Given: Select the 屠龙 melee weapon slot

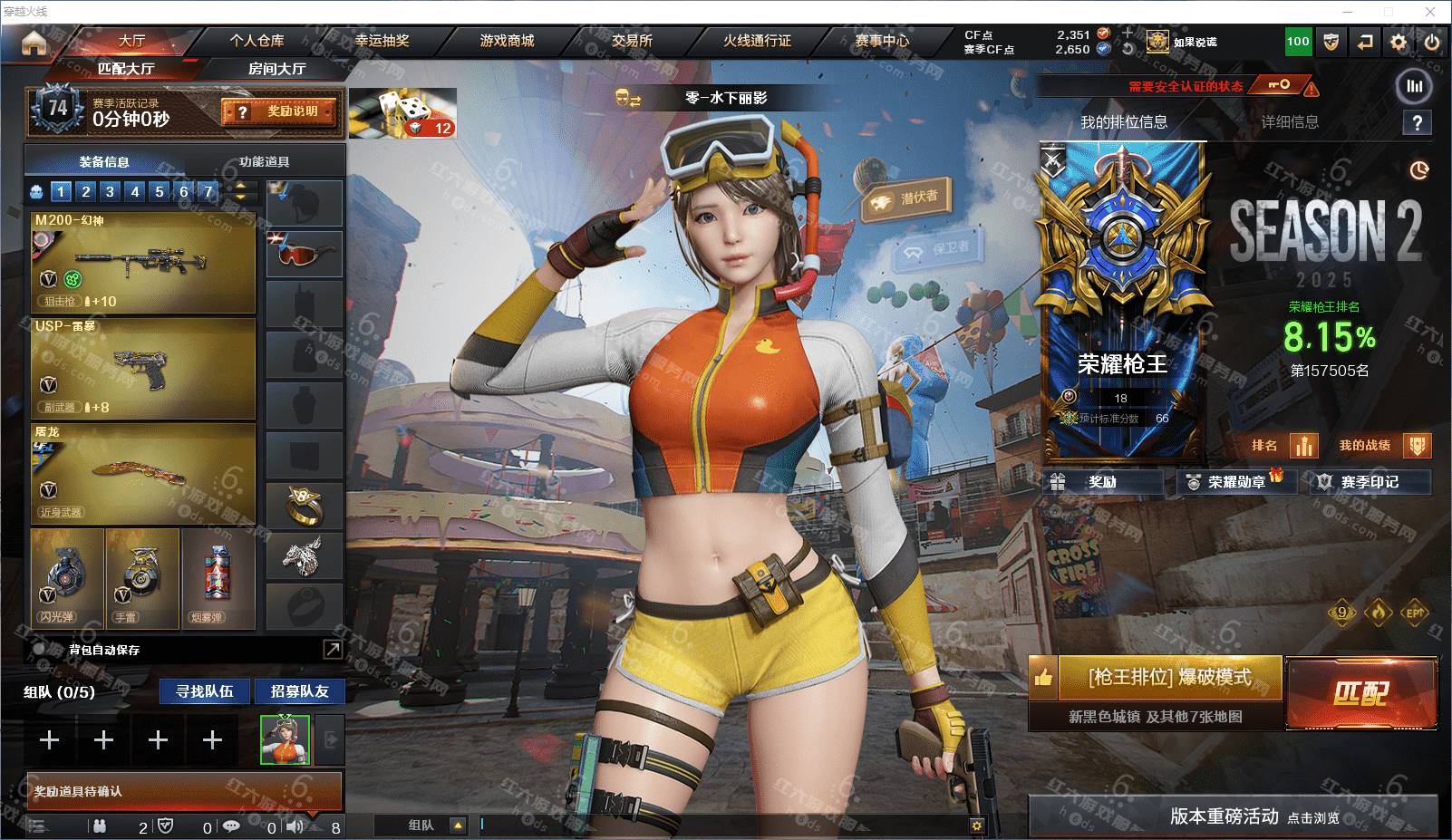Looking at the screenshot, I should click(x=143, y=473).
